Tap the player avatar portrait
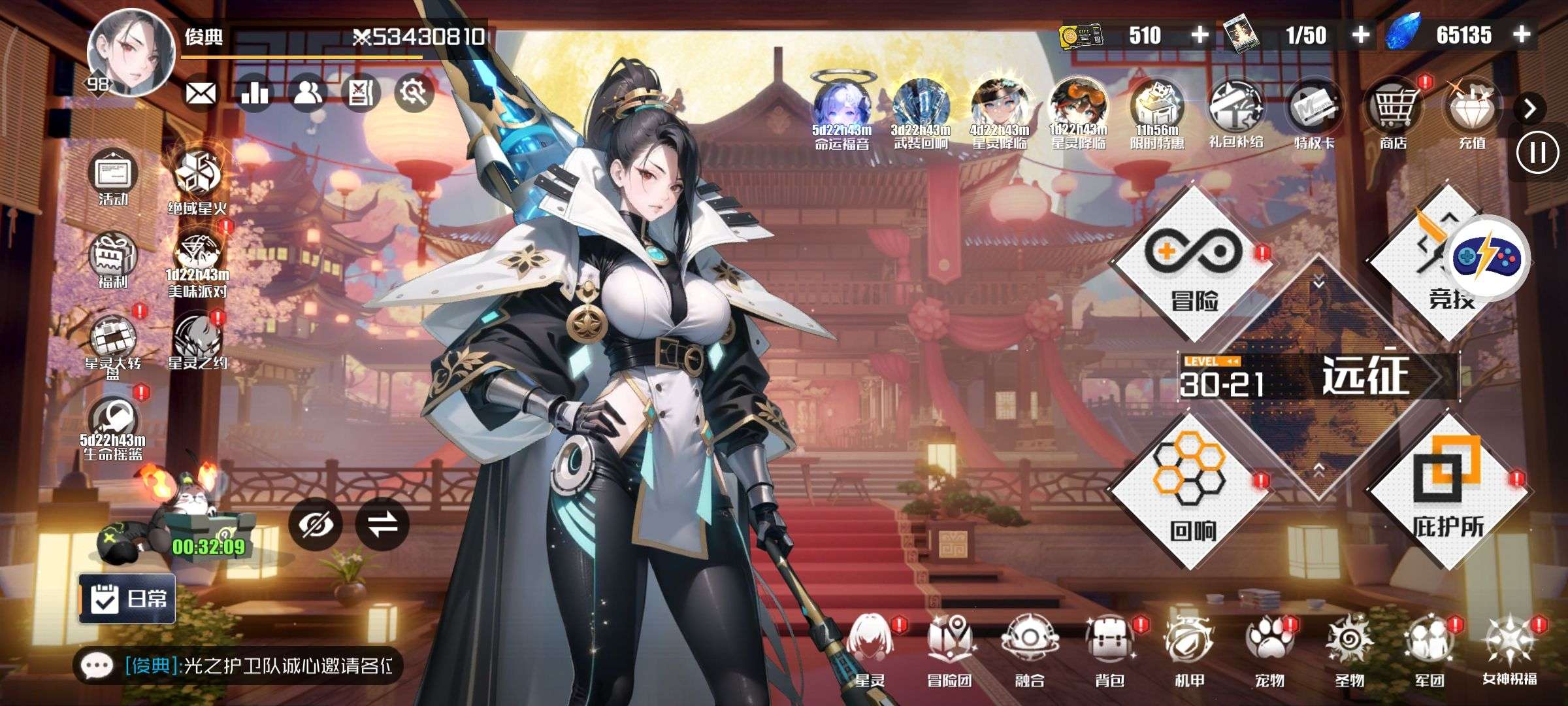1568x706 pixels. point(131,54)
